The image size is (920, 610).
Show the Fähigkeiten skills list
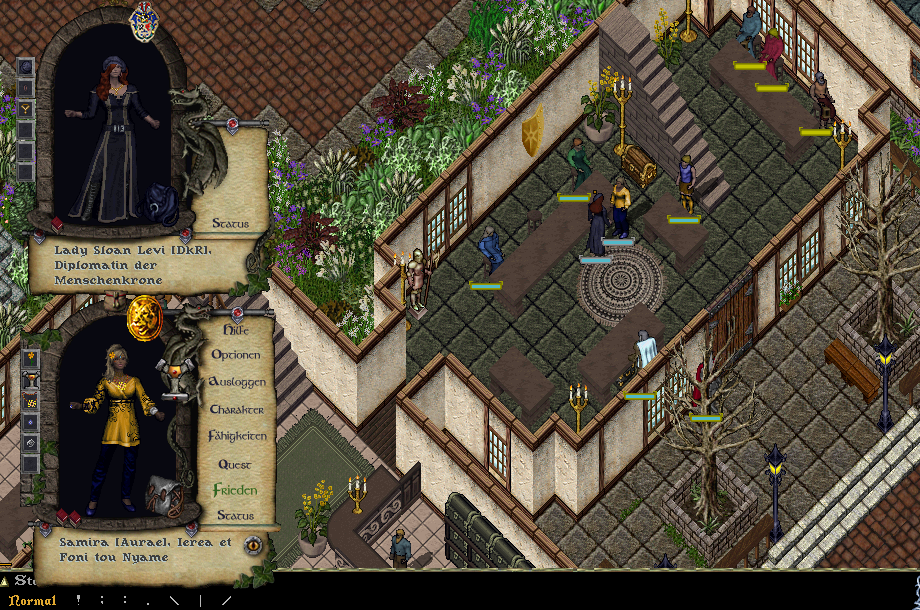pyautogui.click(x=237, y=436)
